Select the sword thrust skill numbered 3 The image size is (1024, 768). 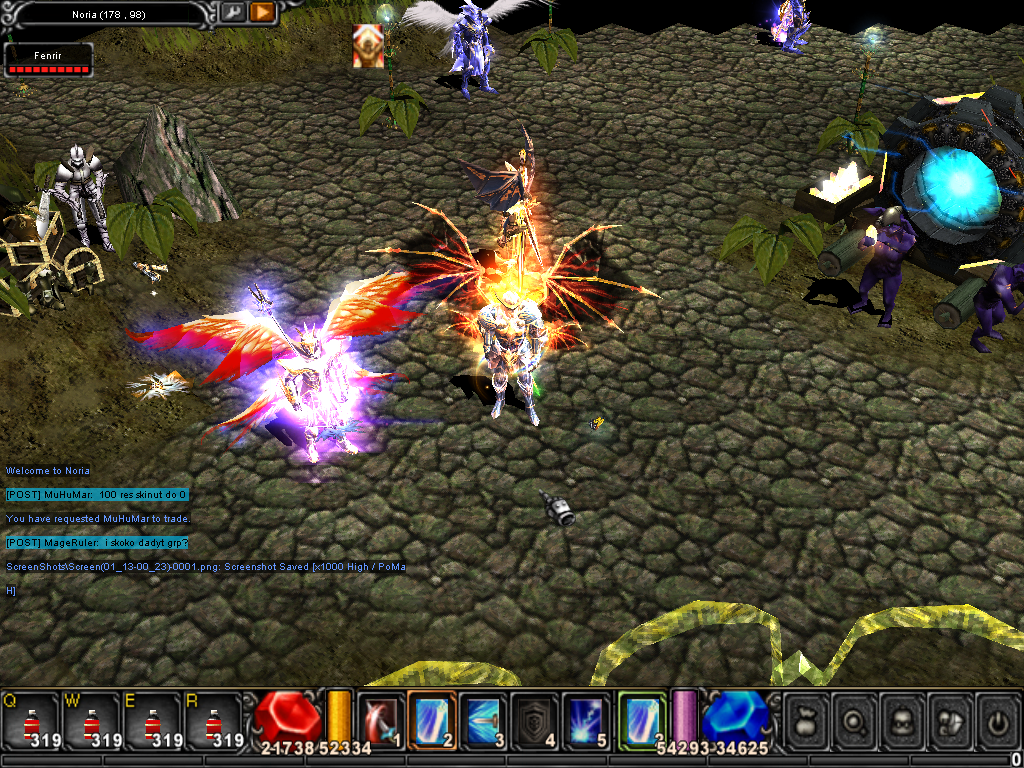click(x=483, y=720)
